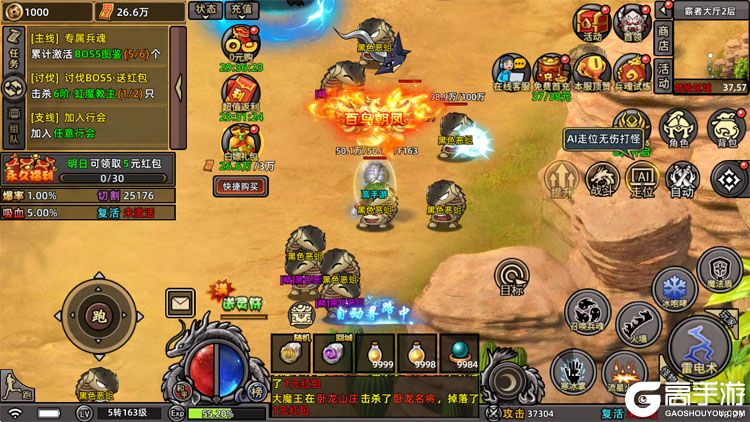Open the 免费首充 first recharge offer
The height and width of the screenshot is (422, 750).
[551, 72]
